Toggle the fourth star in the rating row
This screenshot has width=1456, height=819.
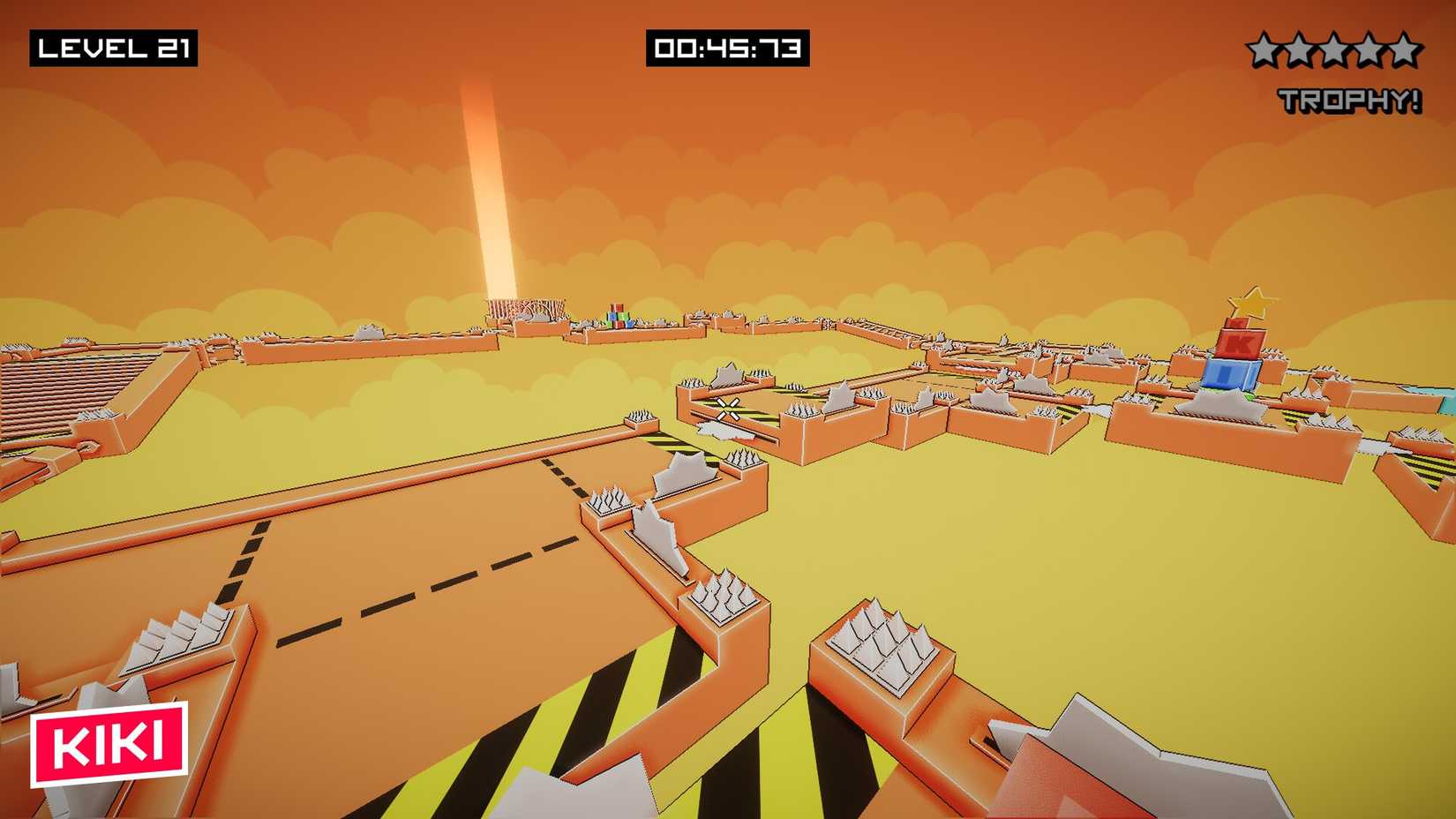(x=1371, y=49)
